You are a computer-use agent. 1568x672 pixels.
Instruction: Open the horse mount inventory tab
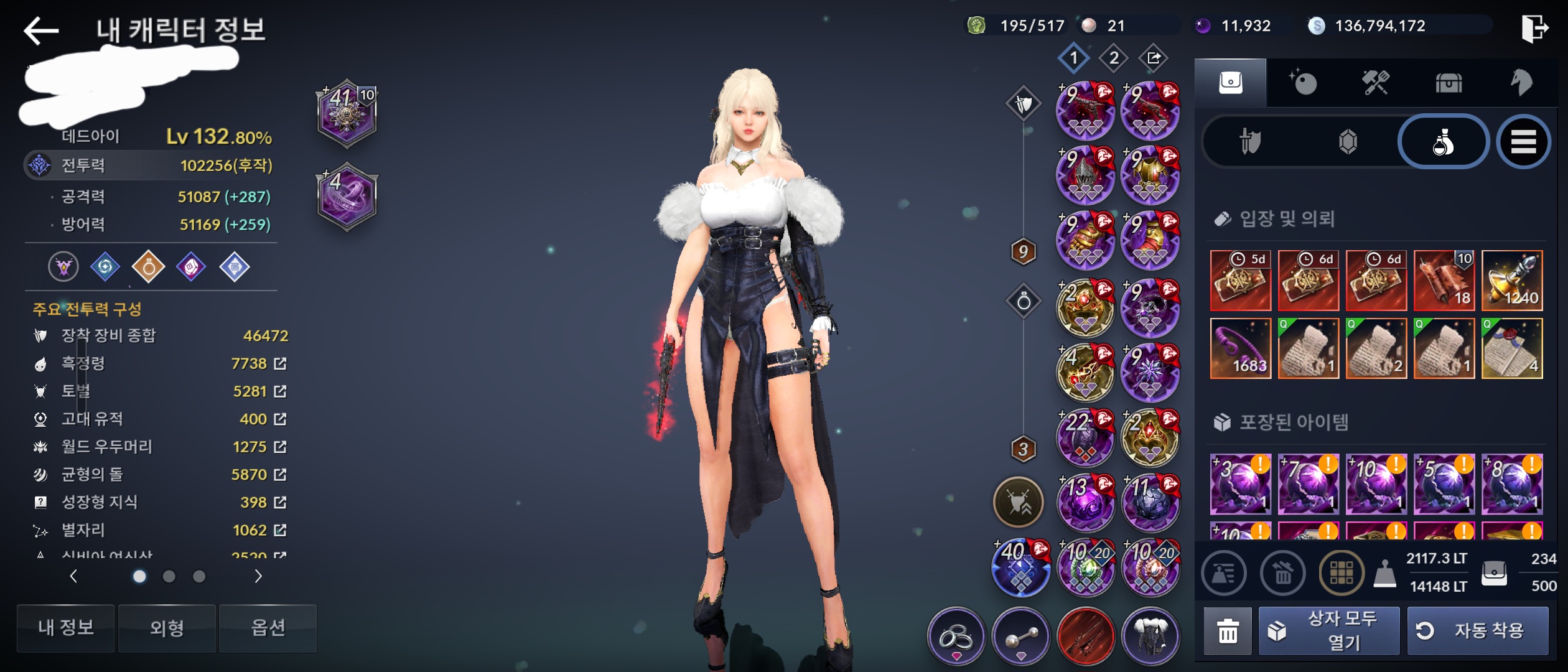[1521, 83]
